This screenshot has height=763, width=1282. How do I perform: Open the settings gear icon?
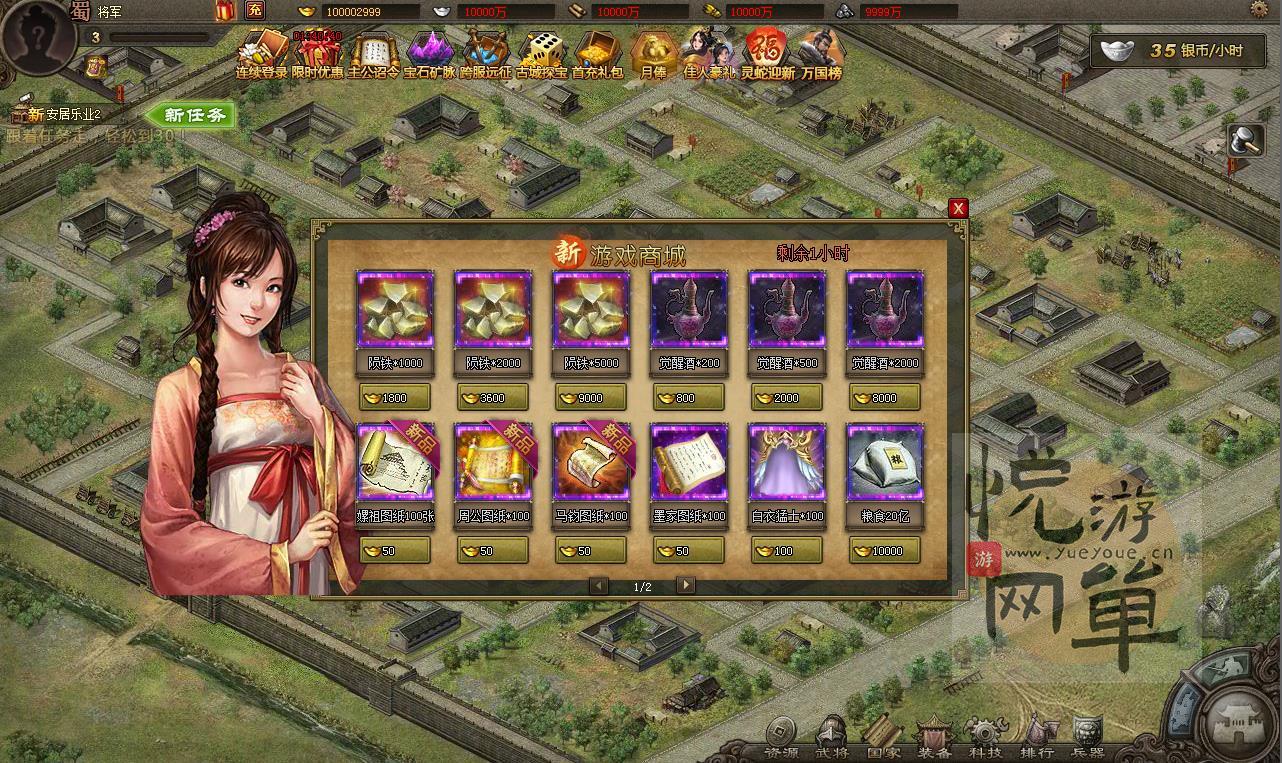point(1258,9)
